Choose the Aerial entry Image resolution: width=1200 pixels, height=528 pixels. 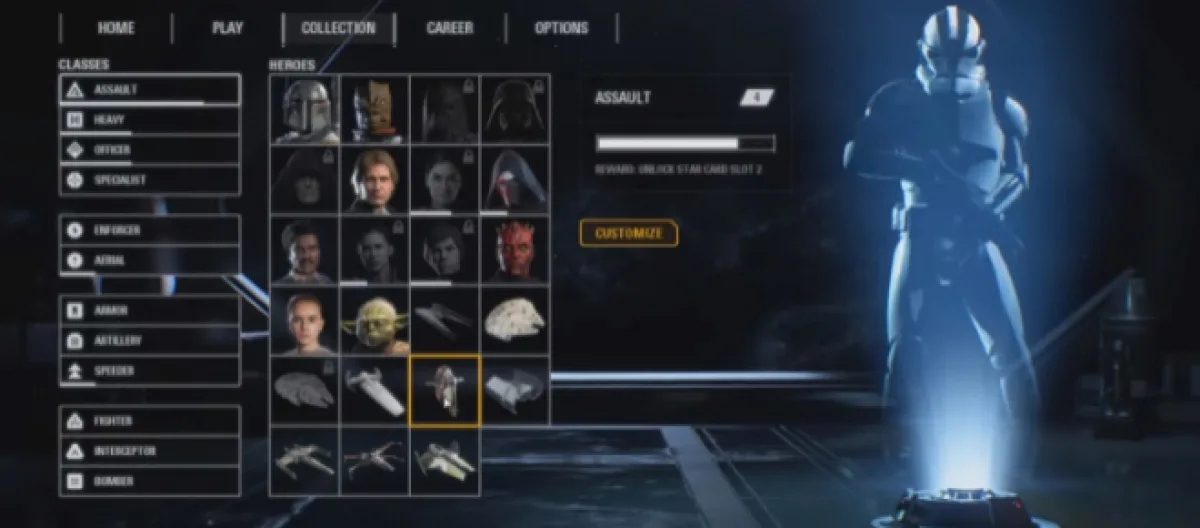point(150,260)
